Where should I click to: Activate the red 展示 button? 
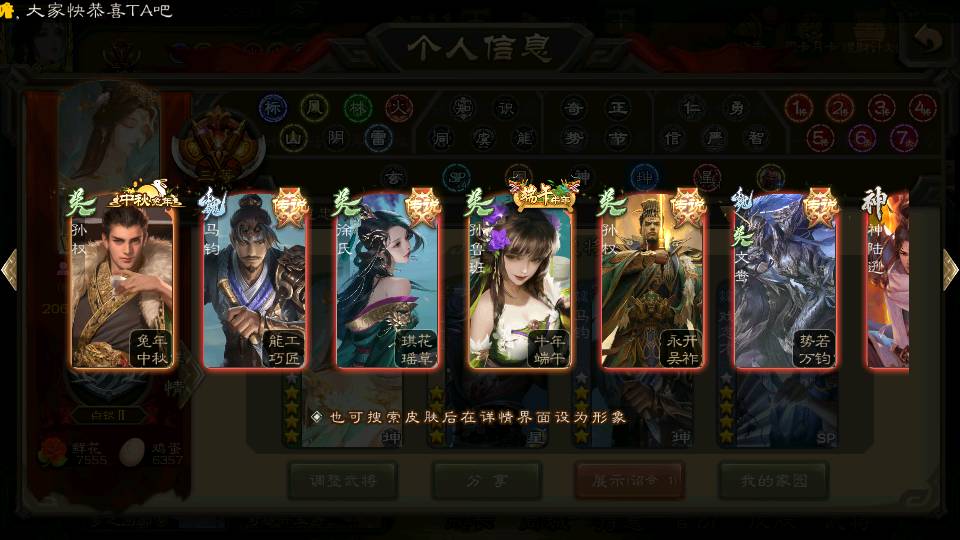pyautogui.click(x=629, y=480)
